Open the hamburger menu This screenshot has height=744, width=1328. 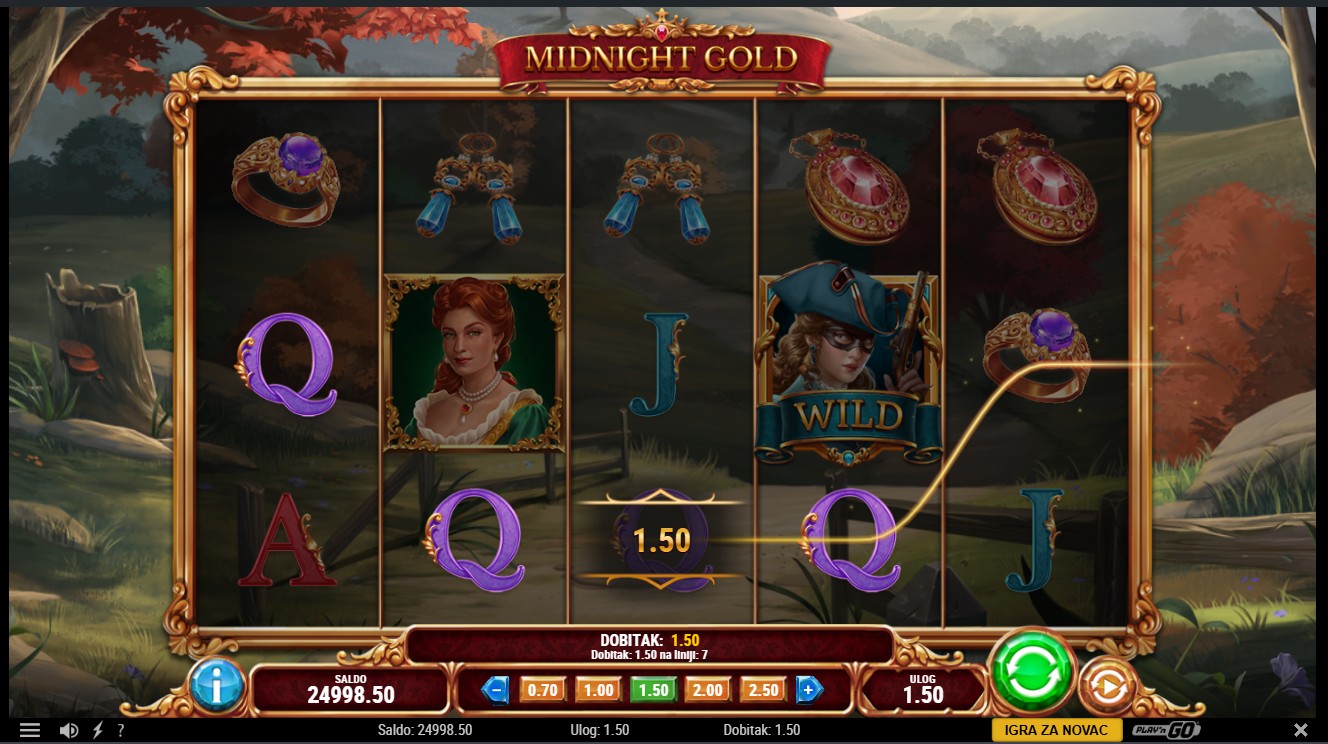pos(30,730)
